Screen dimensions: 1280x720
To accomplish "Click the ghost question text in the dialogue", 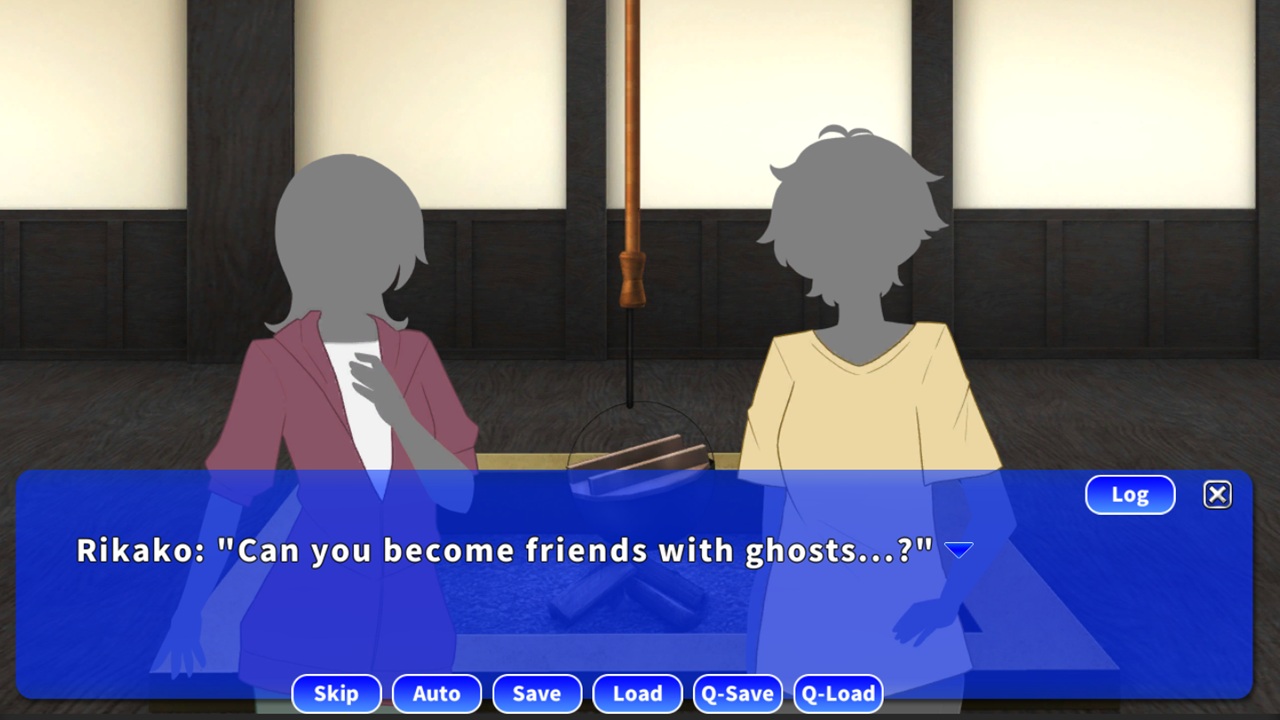I will pyautogui.click(x=560, y=551).
